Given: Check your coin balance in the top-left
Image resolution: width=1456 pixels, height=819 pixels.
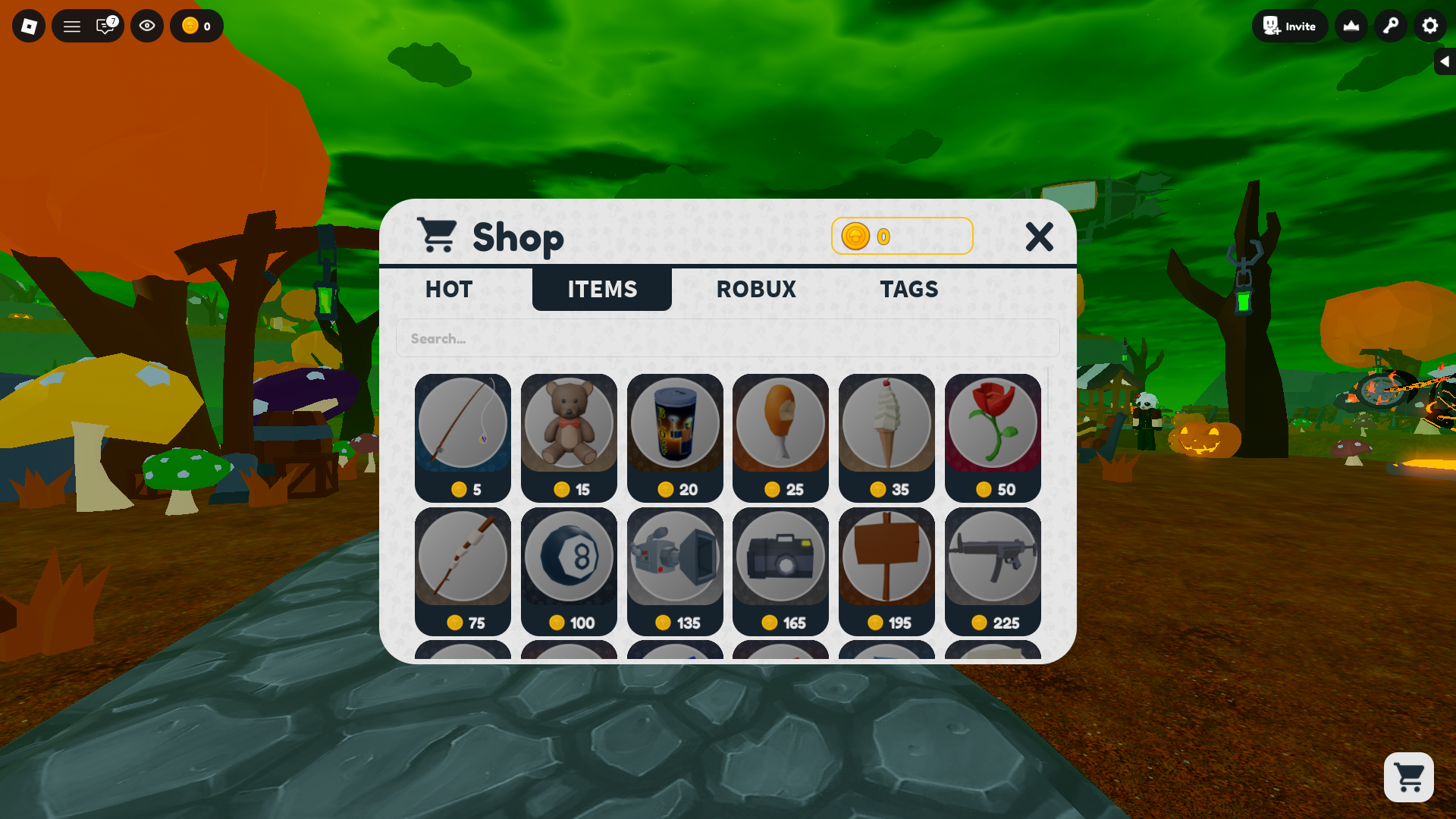Looking at the screenshot, I should coord(196,26).
